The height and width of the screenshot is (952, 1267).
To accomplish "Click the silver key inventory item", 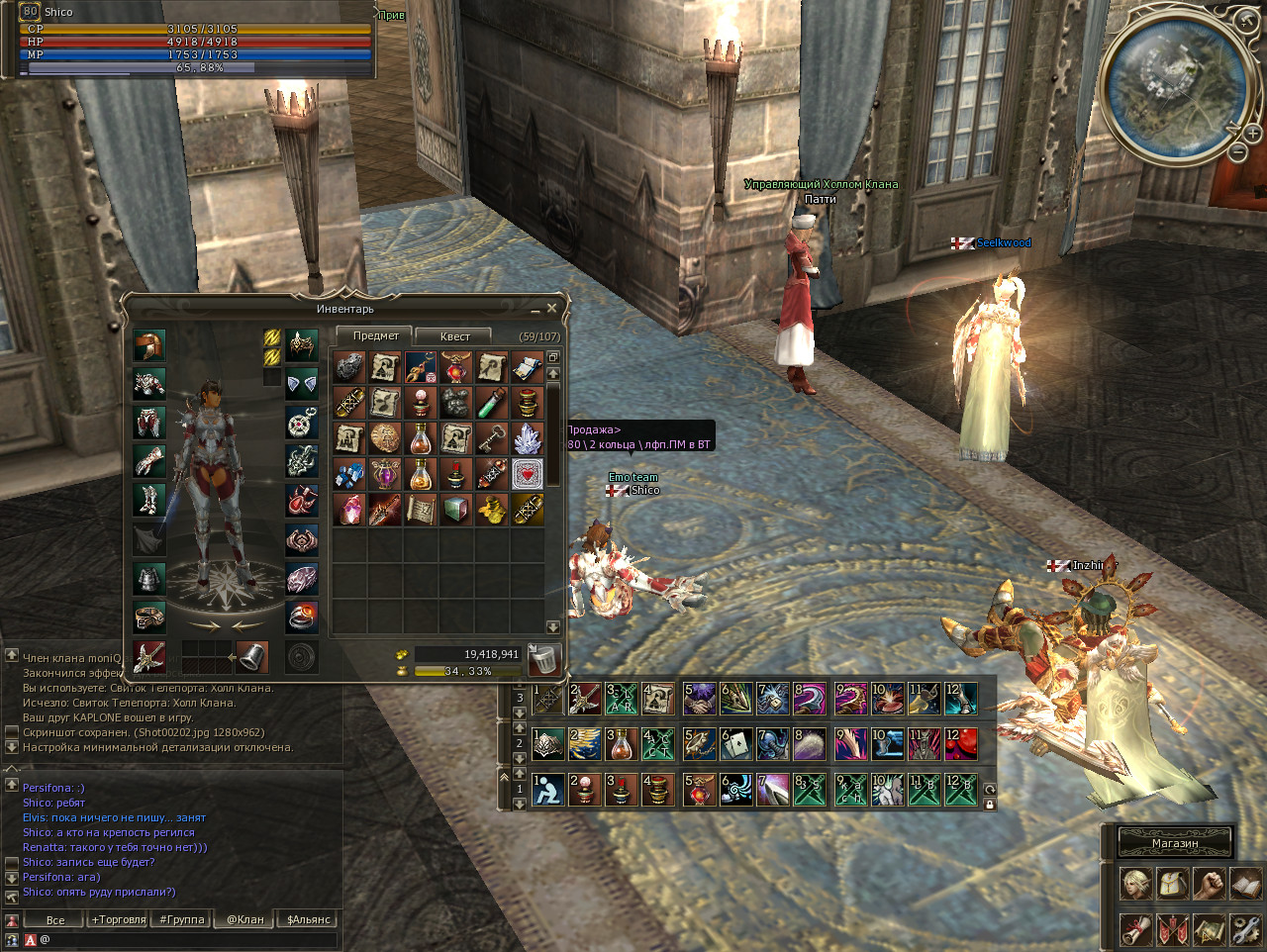I will [x=492, y=438].
